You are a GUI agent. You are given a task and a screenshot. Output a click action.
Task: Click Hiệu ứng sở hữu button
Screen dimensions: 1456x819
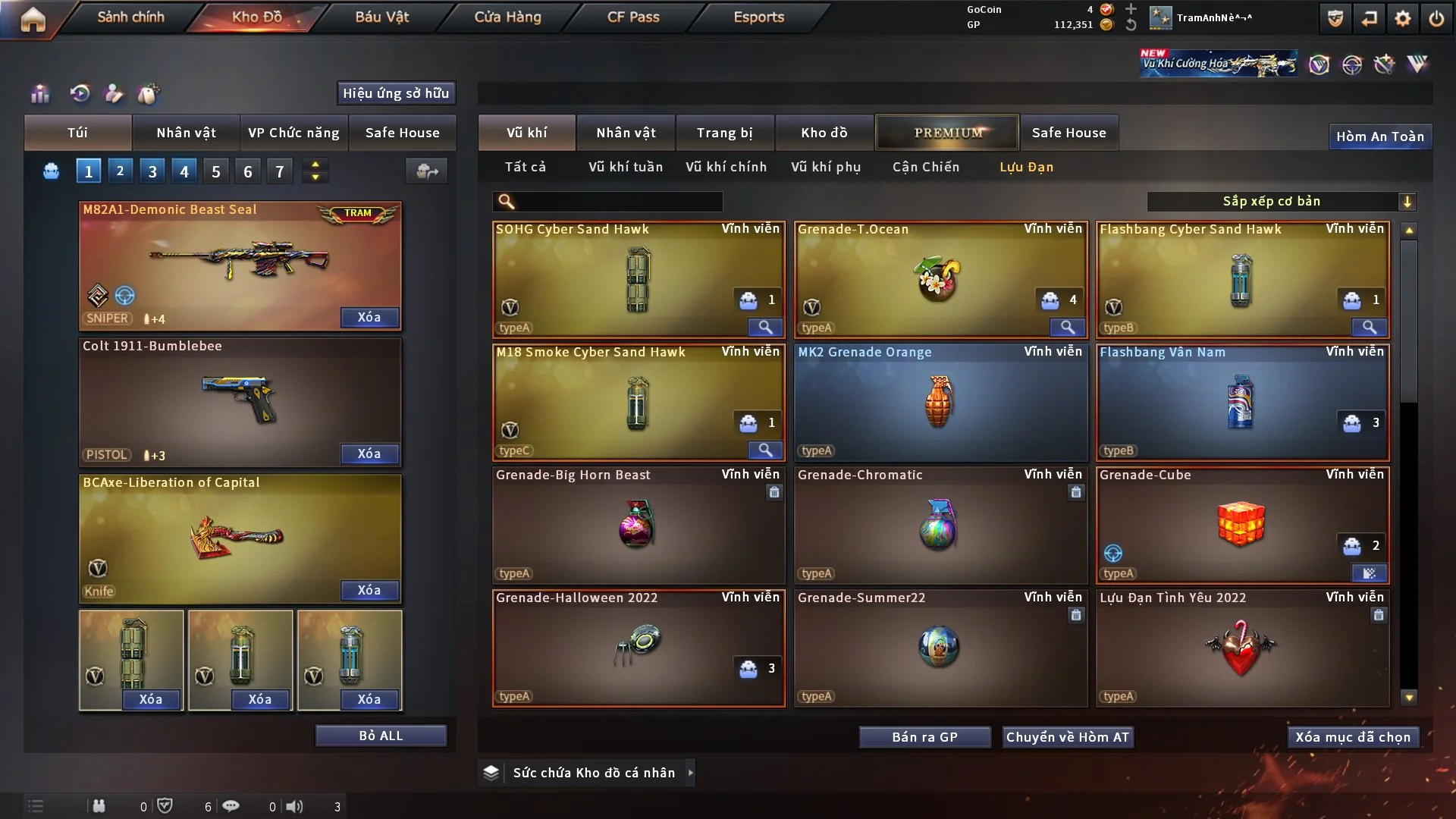(x=396, y=93)
